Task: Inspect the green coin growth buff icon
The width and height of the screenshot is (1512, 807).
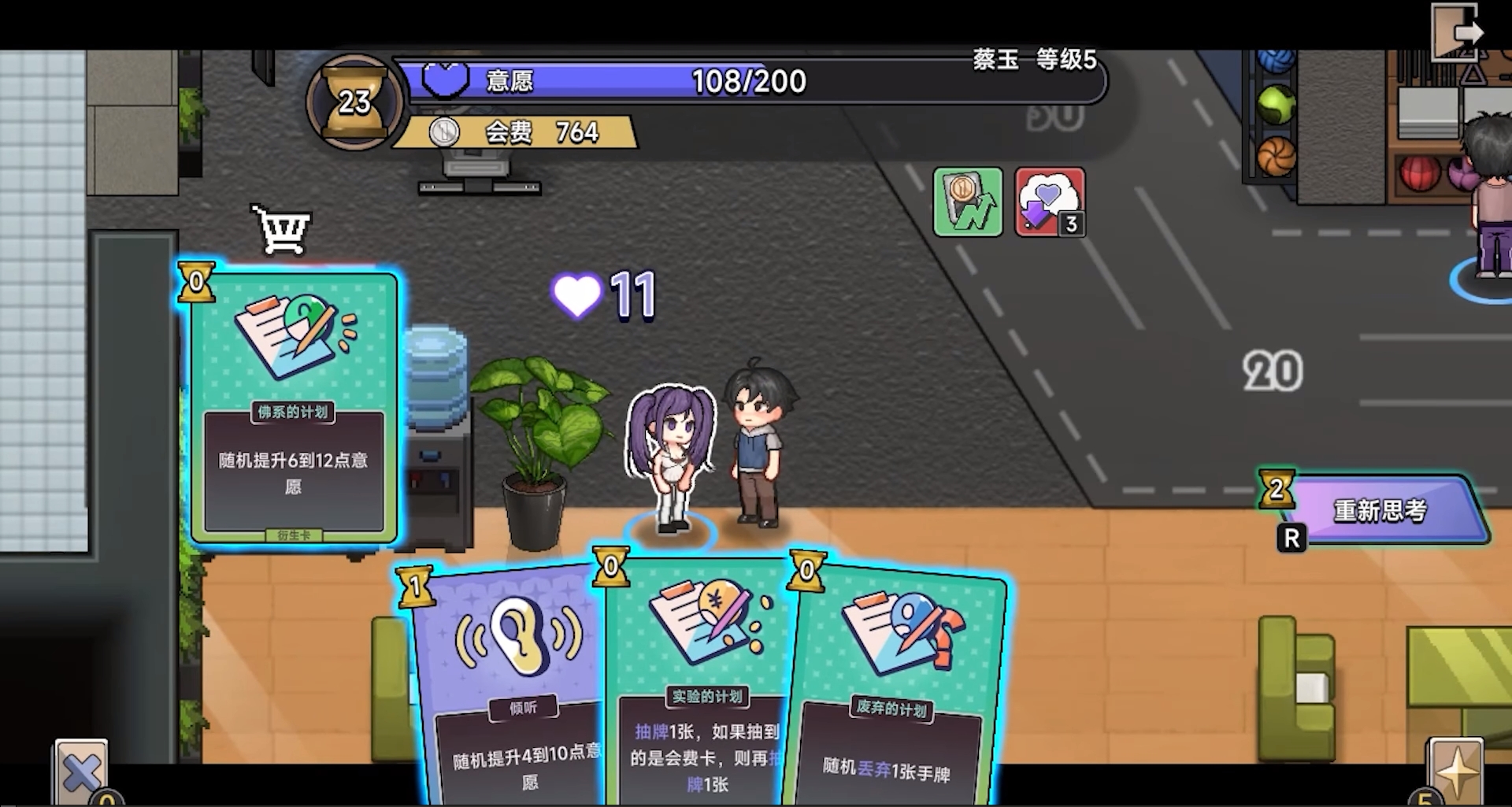Action: pos(968,202)
